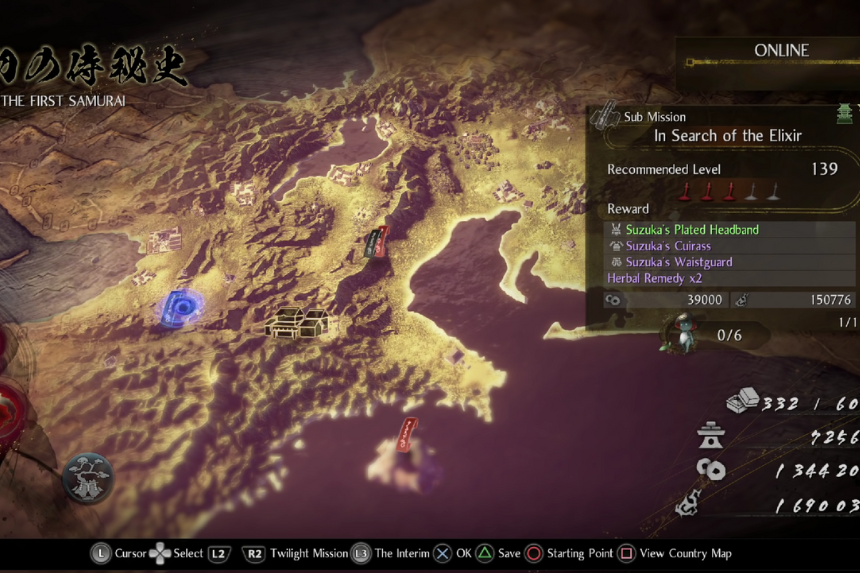Select the red-and-green mission banner on the ridge

click(376, 242)
